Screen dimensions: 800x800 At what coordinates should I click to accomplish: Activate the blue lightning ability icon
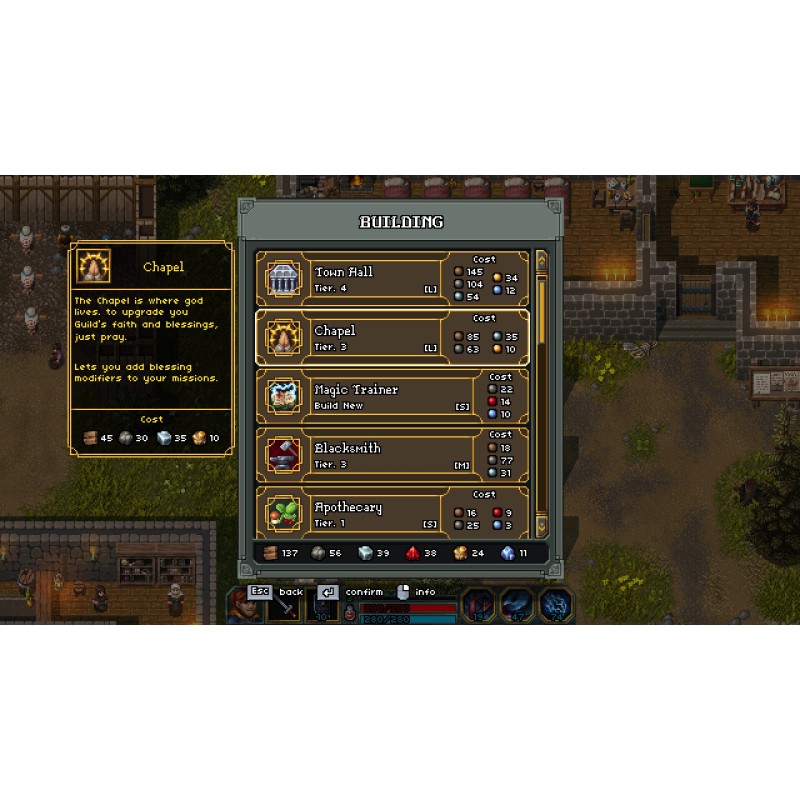point(556,605)
